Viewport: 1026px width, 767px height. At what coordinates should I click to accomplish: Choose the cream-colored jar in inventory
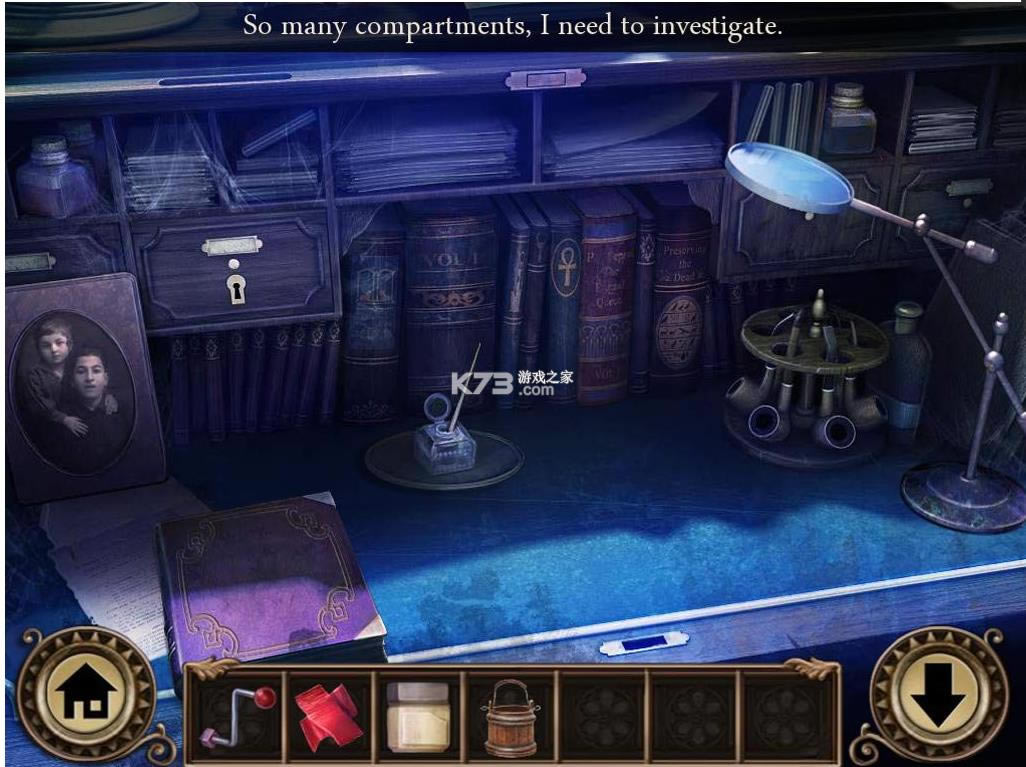pyautogui.click(x=417, y=717)
